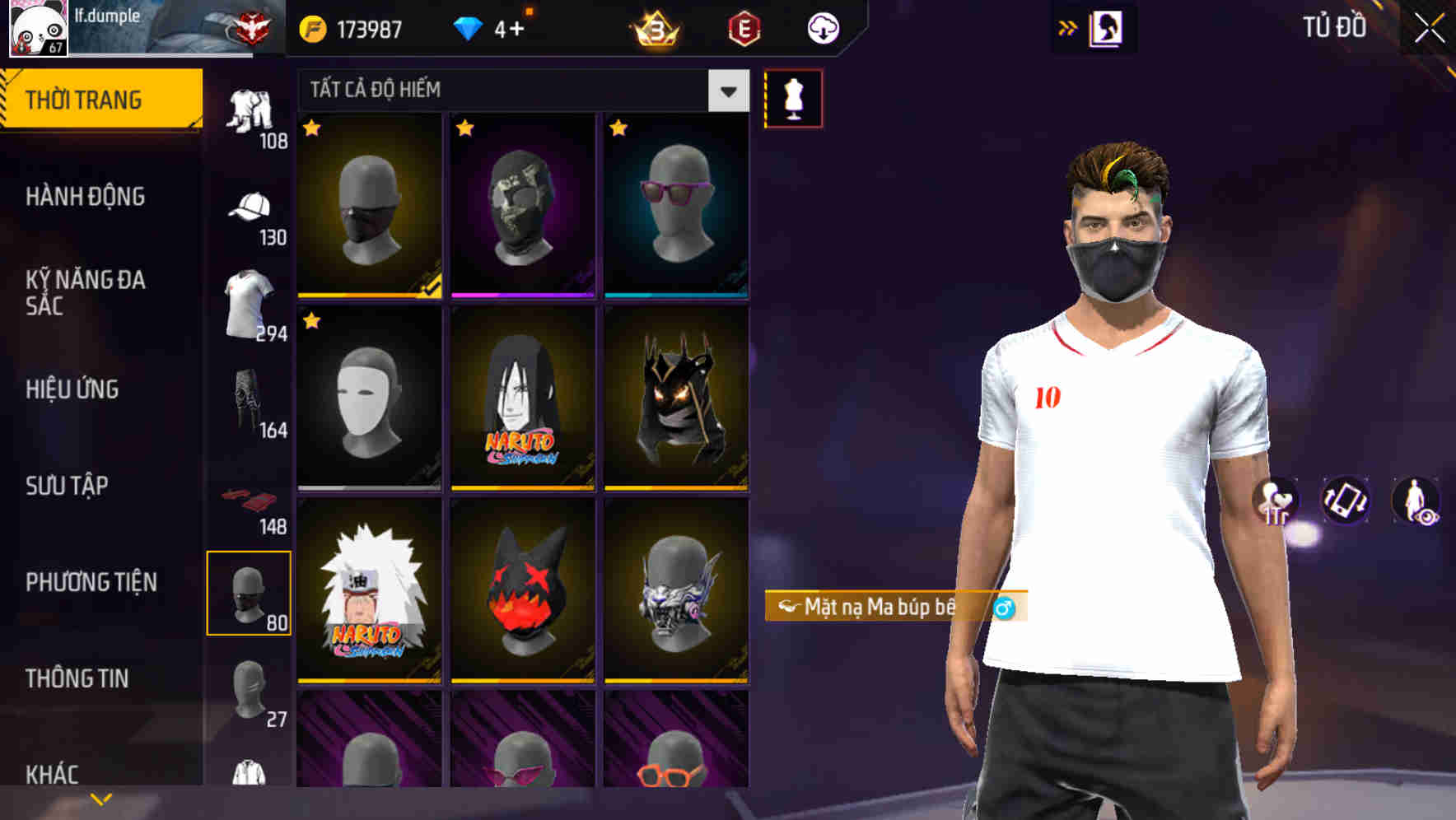This screenshot has height=820, width=1456.
Task: Toggle the favorite star on the first mask
Action: coord(312,128)
